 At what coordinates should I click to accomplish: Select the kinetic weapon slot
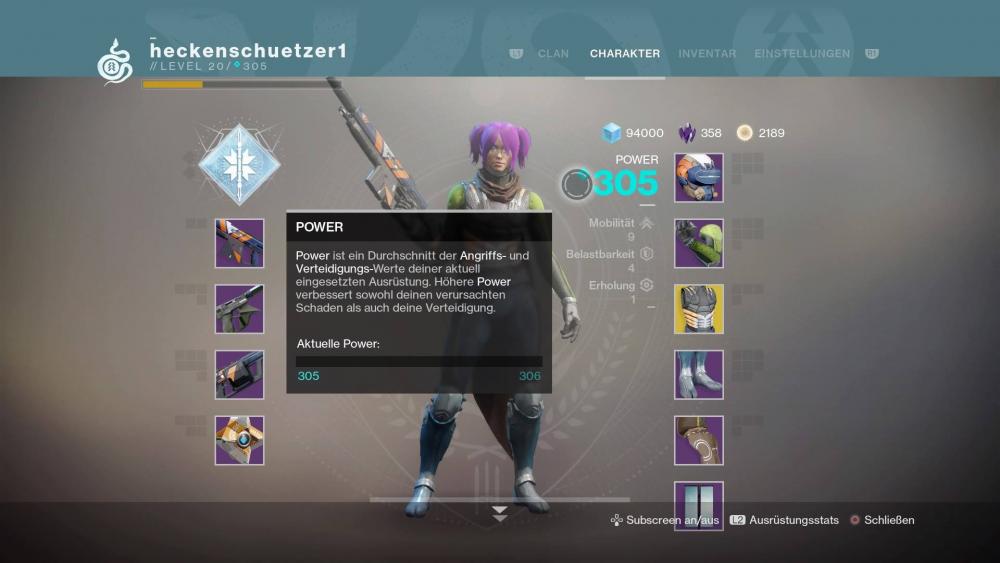(x=240, y=244)
